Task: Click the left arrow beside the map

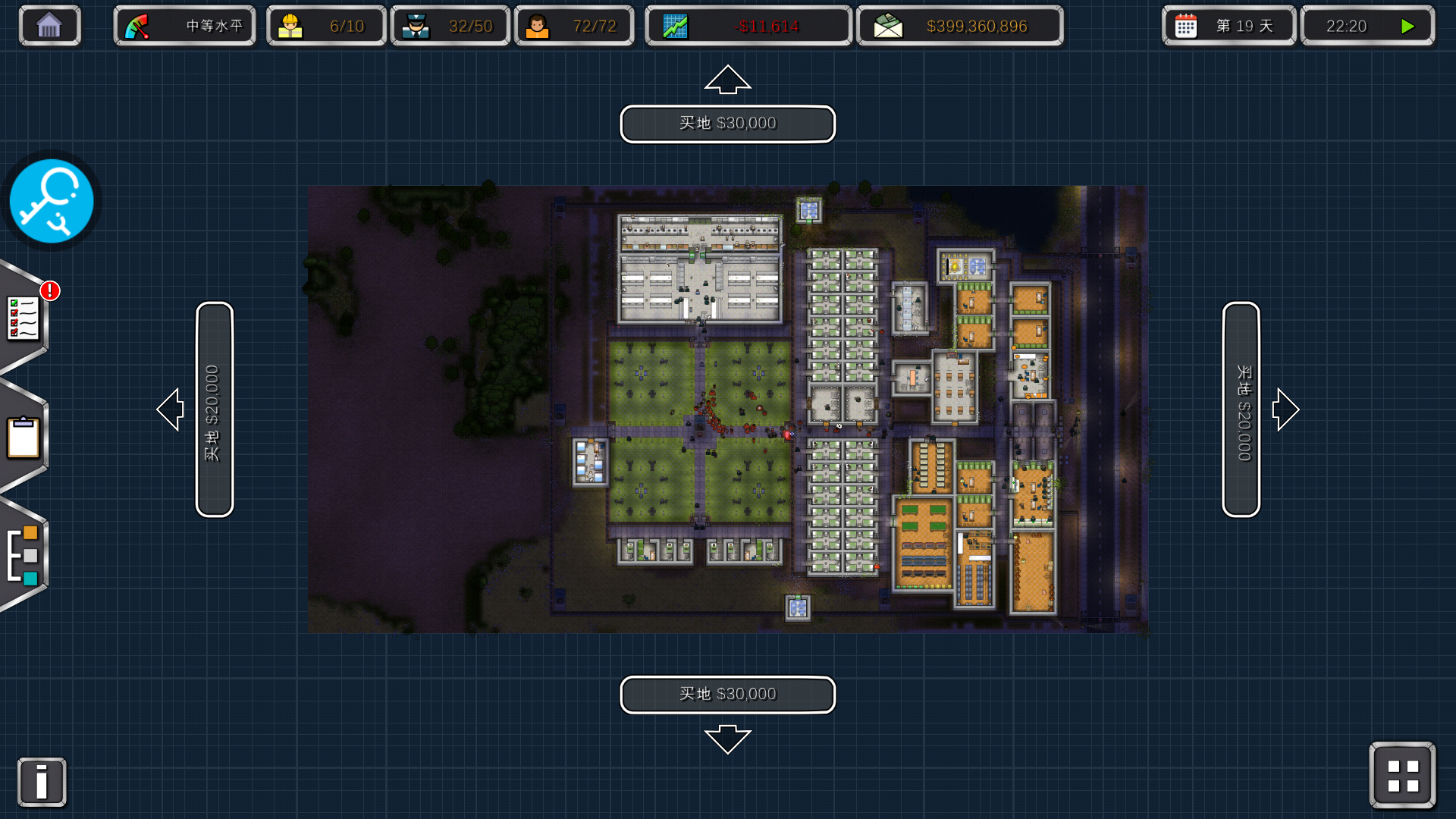Action: (x=171, y=409)
